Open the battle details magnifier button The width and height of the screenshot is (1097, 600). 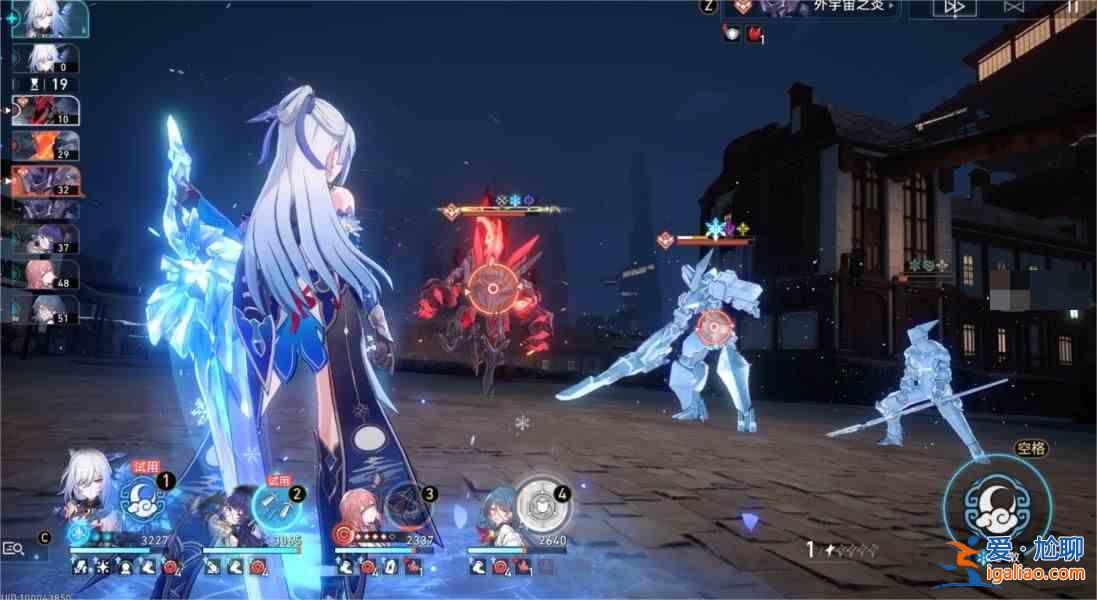coord(14,548)
